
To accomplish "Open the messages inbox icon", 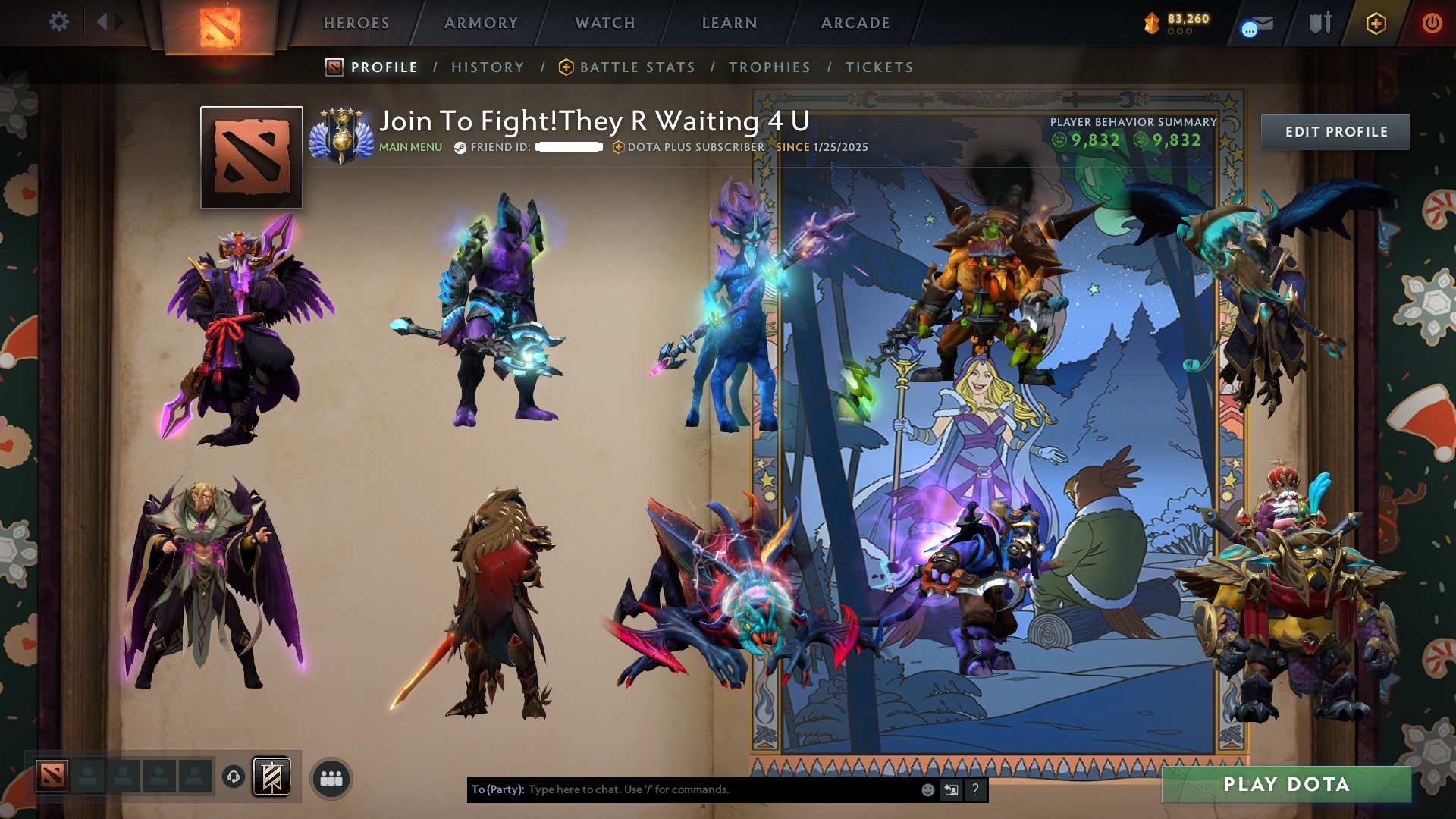I will pyautogui.click(x=1259, y=23).
